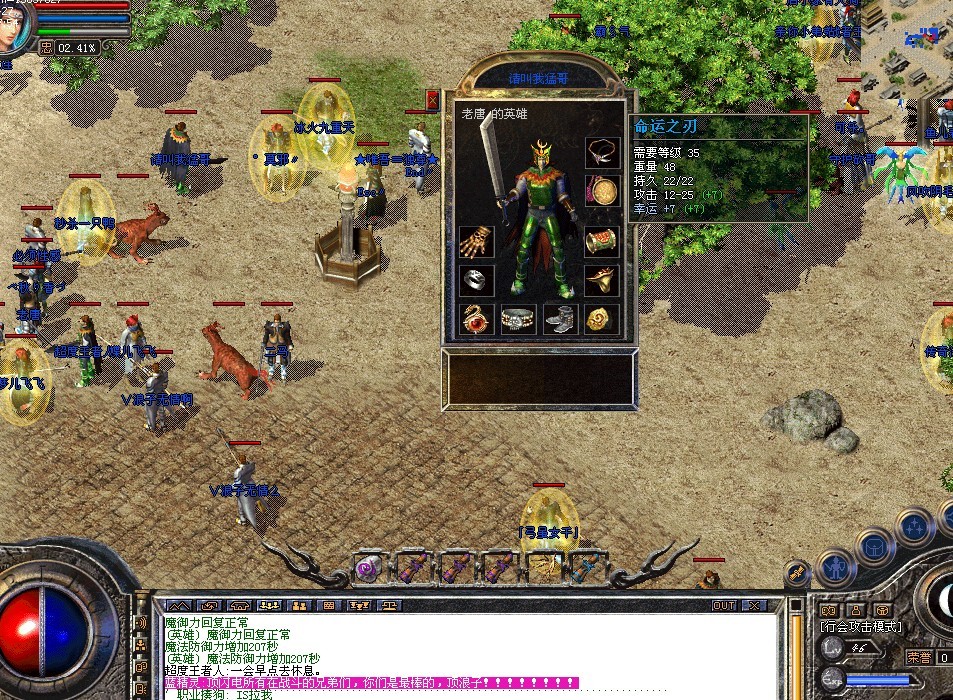Open the skills button with sparkles
This screenshot has height=700, width=953.
coord(914,527)
